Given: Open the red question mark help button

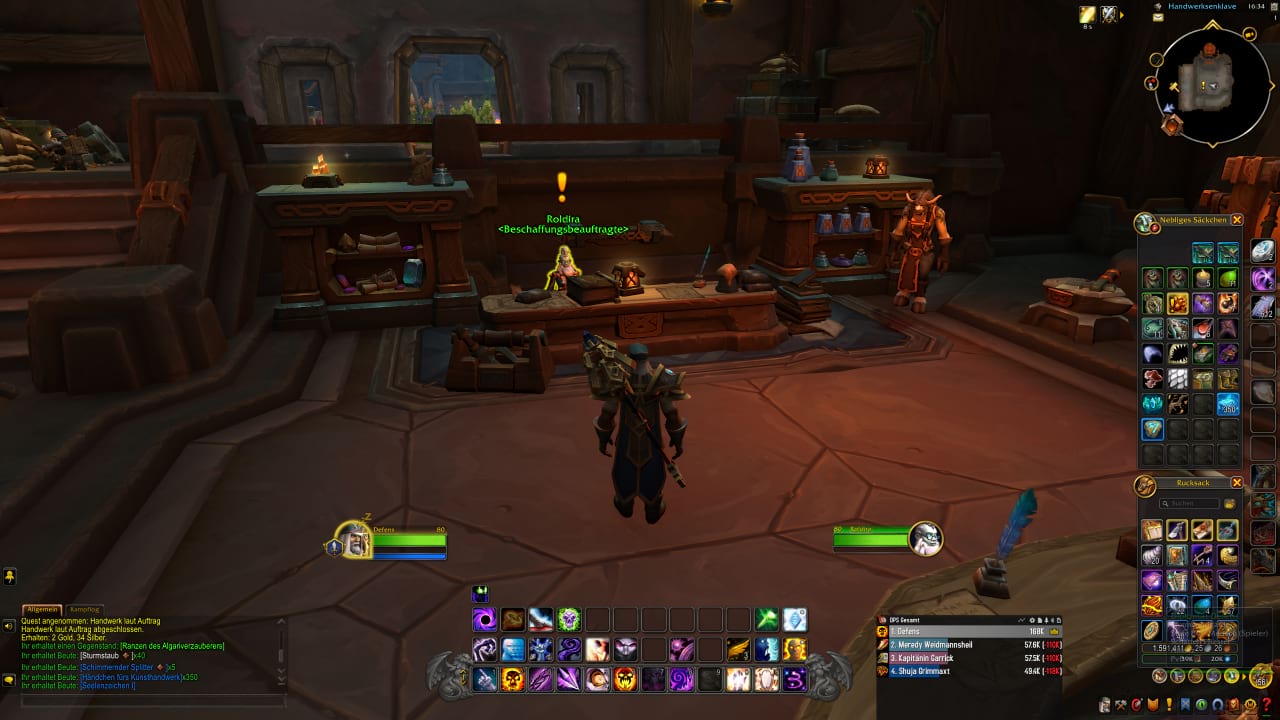Looking at the screenshot, I should pos(1268,706).
